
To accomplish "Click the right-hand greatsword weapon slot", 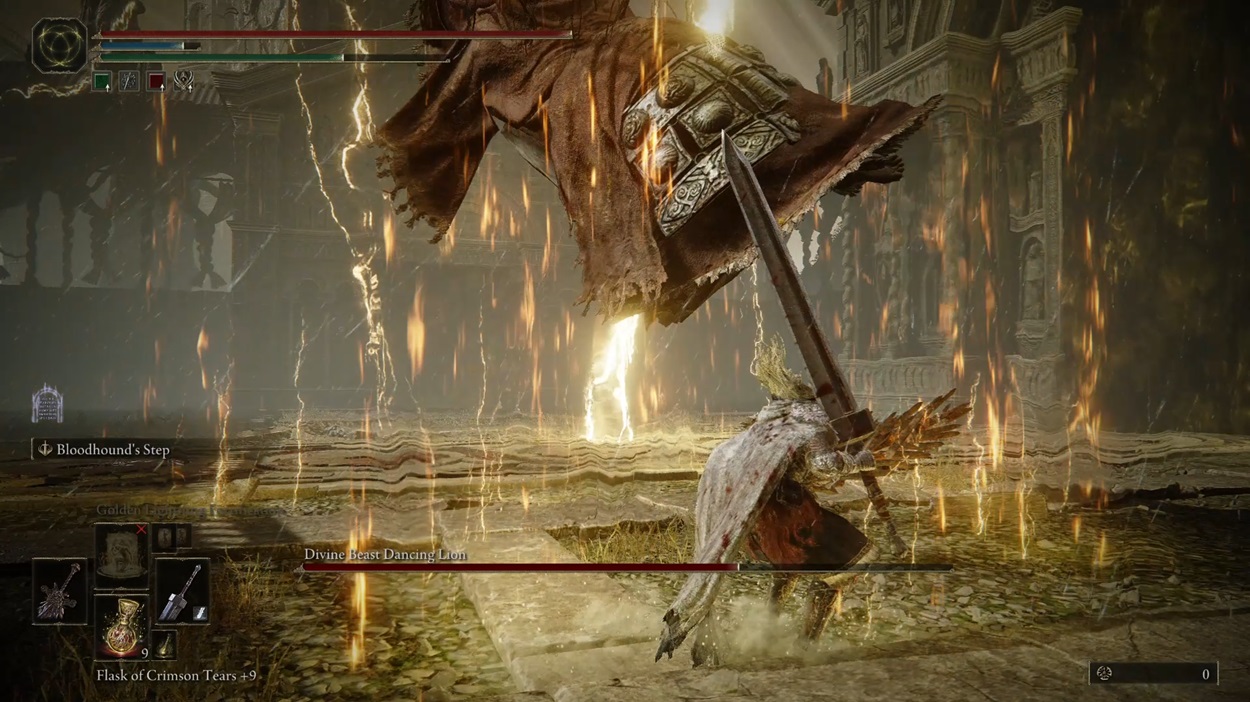I will 182,591.
